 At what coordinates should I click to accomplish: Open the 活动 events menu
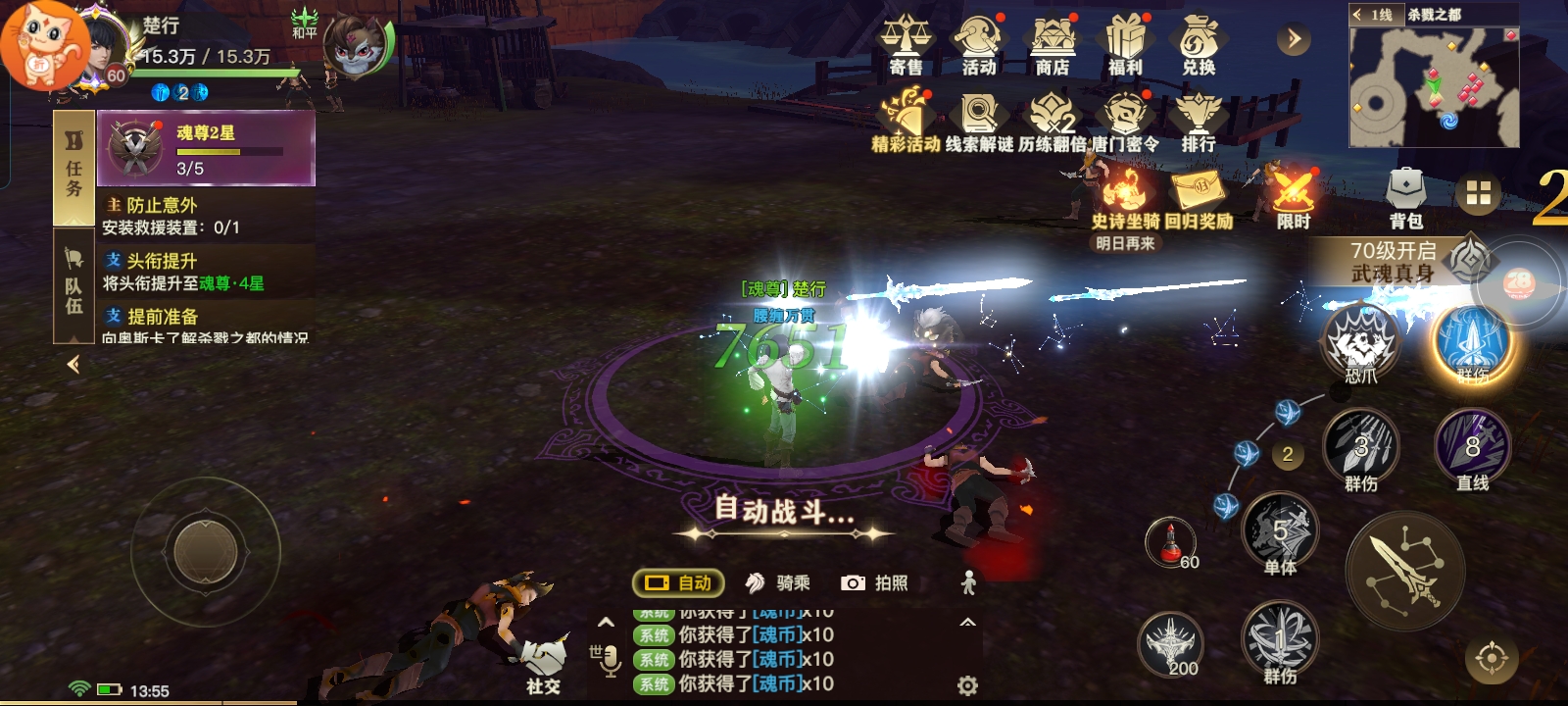coord(978,45)
